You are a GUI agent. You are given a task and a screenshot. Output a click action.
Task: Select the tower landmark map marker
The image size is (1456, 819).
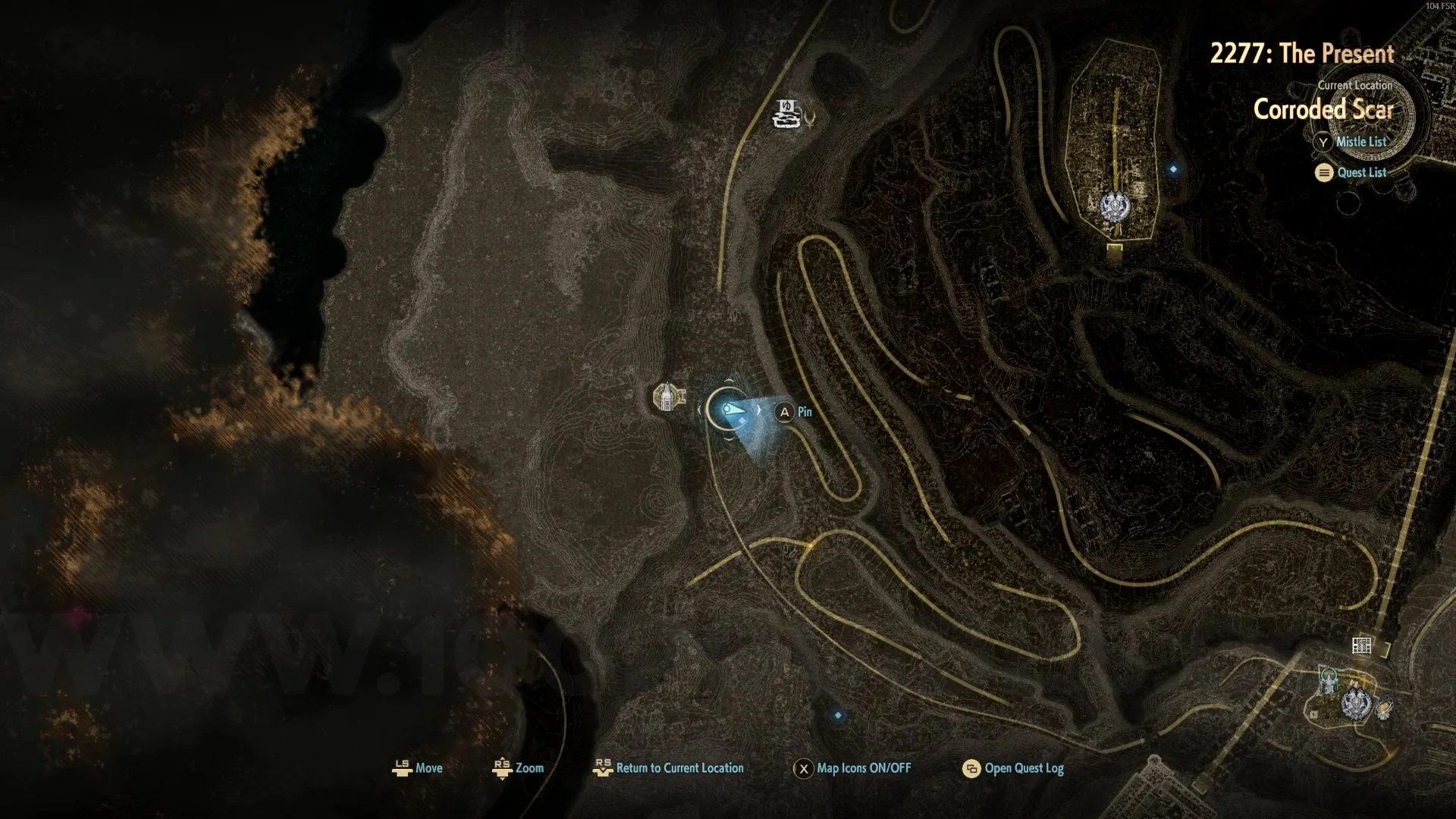667,397
